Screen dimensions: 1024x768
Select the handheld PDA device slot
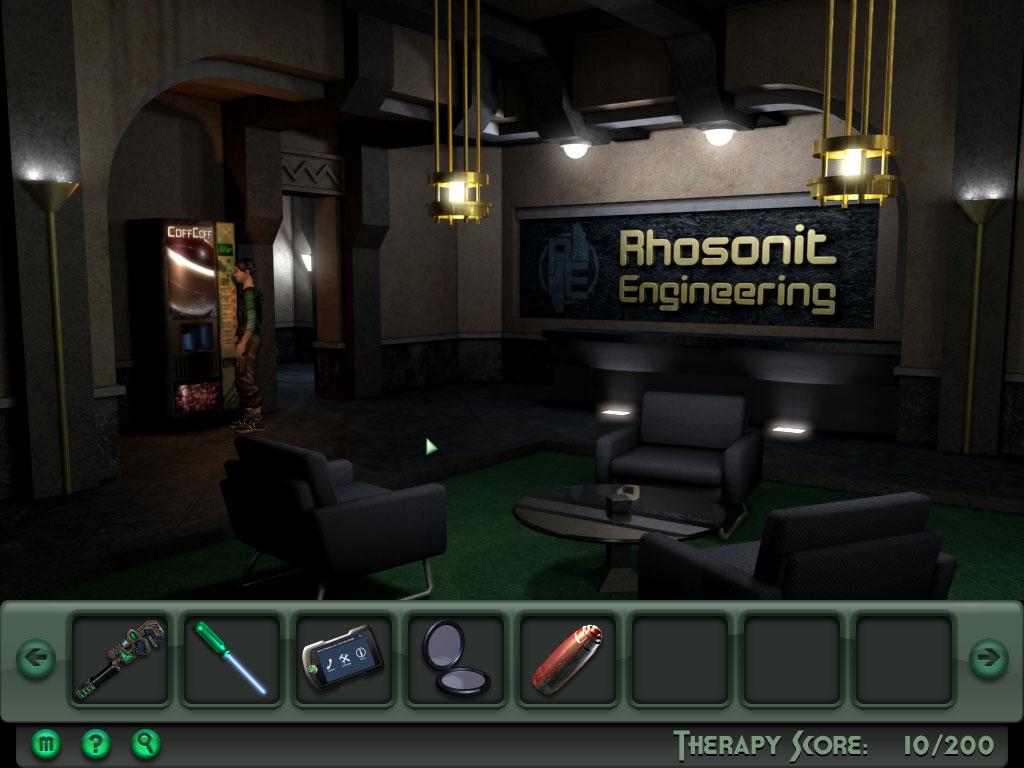click(342, 658)
